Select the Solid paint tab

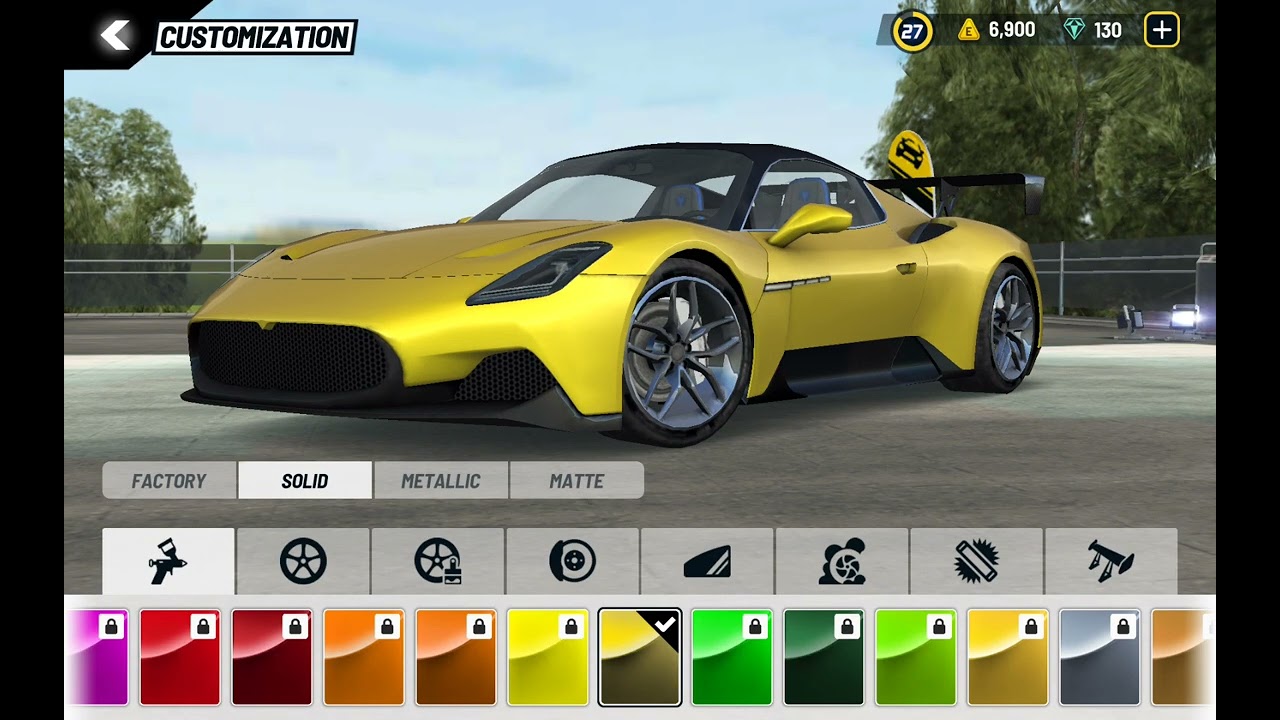pyautogui.click(x=305, y=481)
